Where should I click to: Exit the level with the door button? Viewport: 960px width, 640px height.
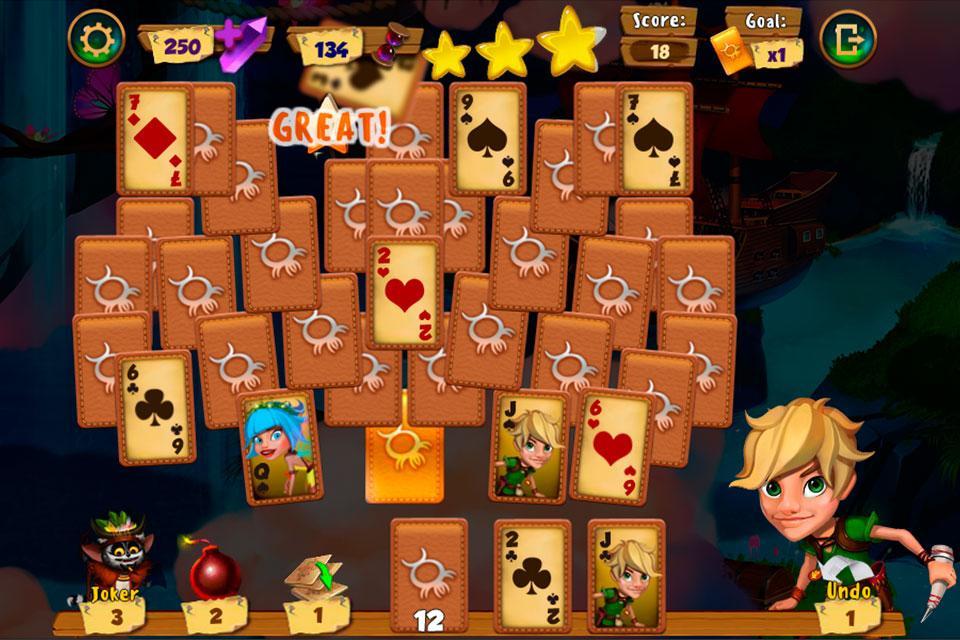[847, 39]
